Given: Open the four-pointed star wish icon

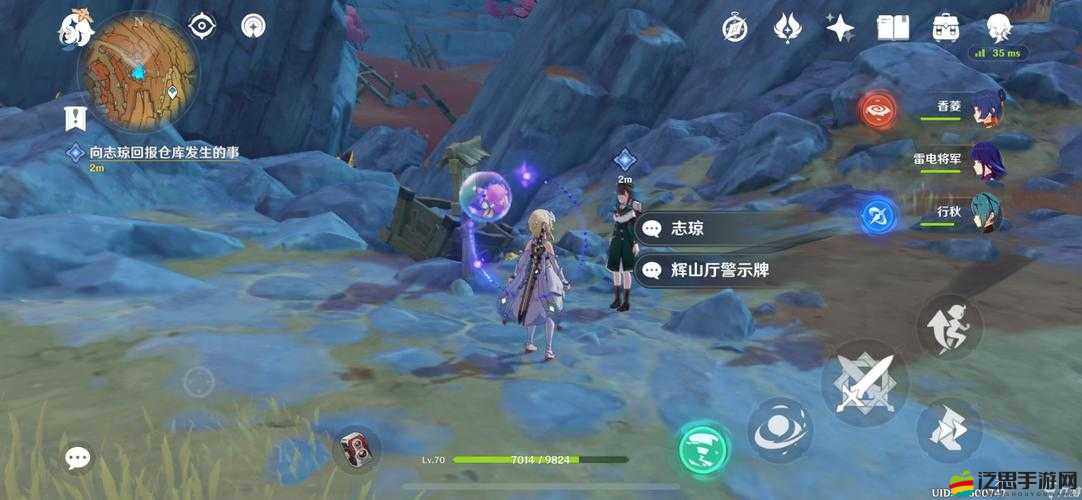Looking at the screenshot, I should click(840, 28).
